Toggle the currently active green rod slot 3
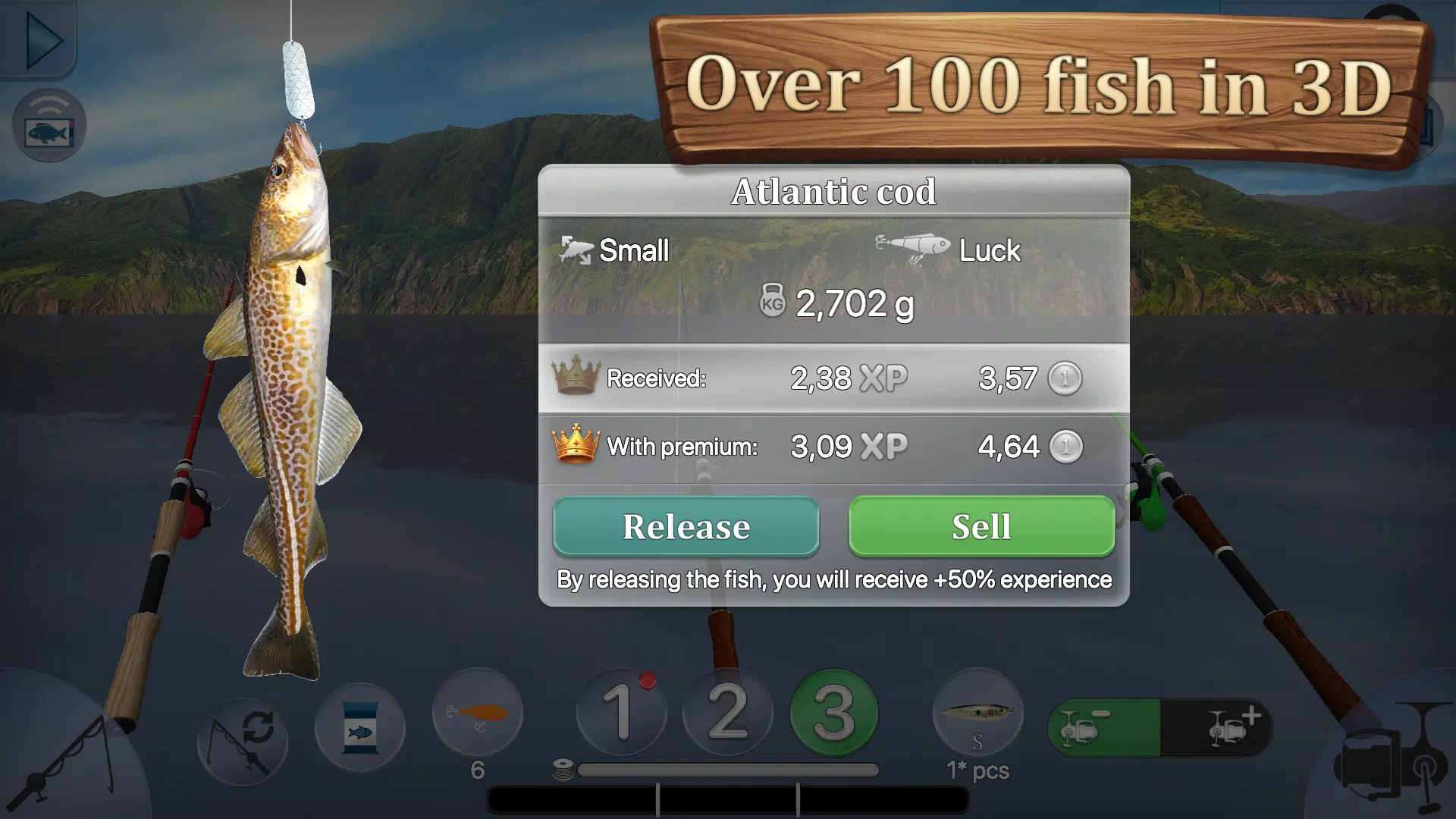Image resolution: width=1456 pixels, height=819 pixels. pos(834,713)
